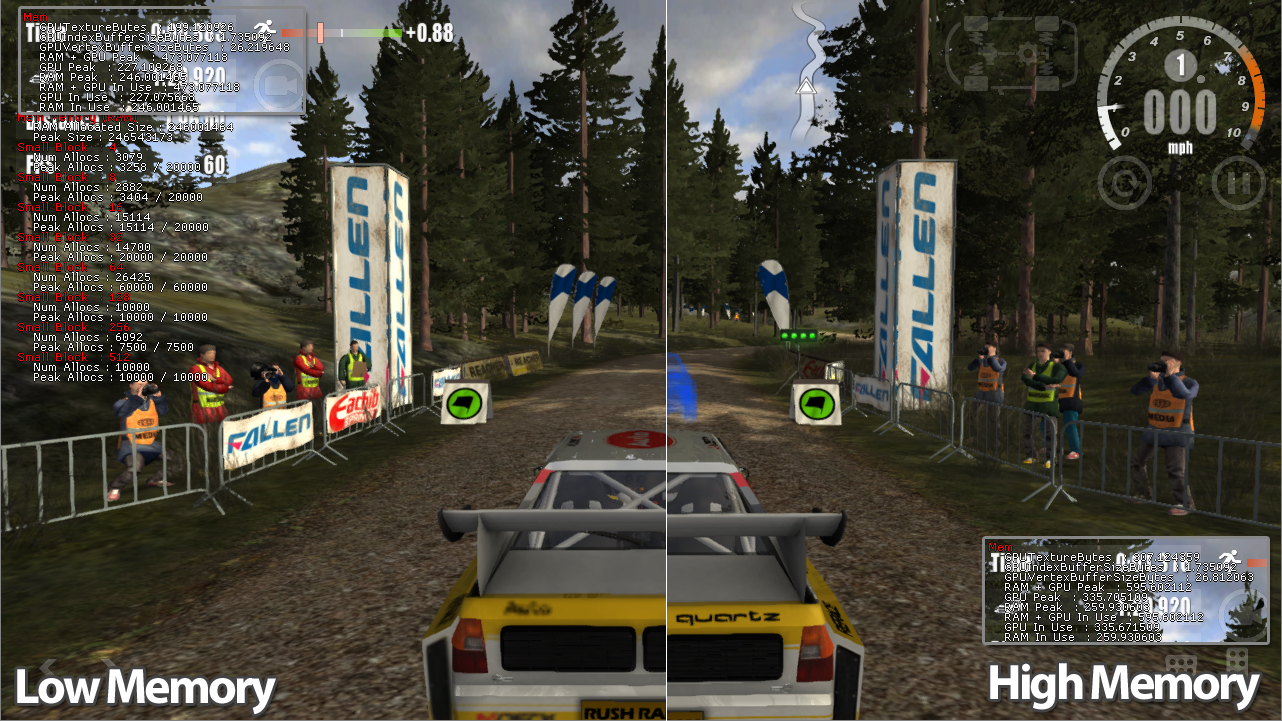Tap the wide brake pedal

1181,665
